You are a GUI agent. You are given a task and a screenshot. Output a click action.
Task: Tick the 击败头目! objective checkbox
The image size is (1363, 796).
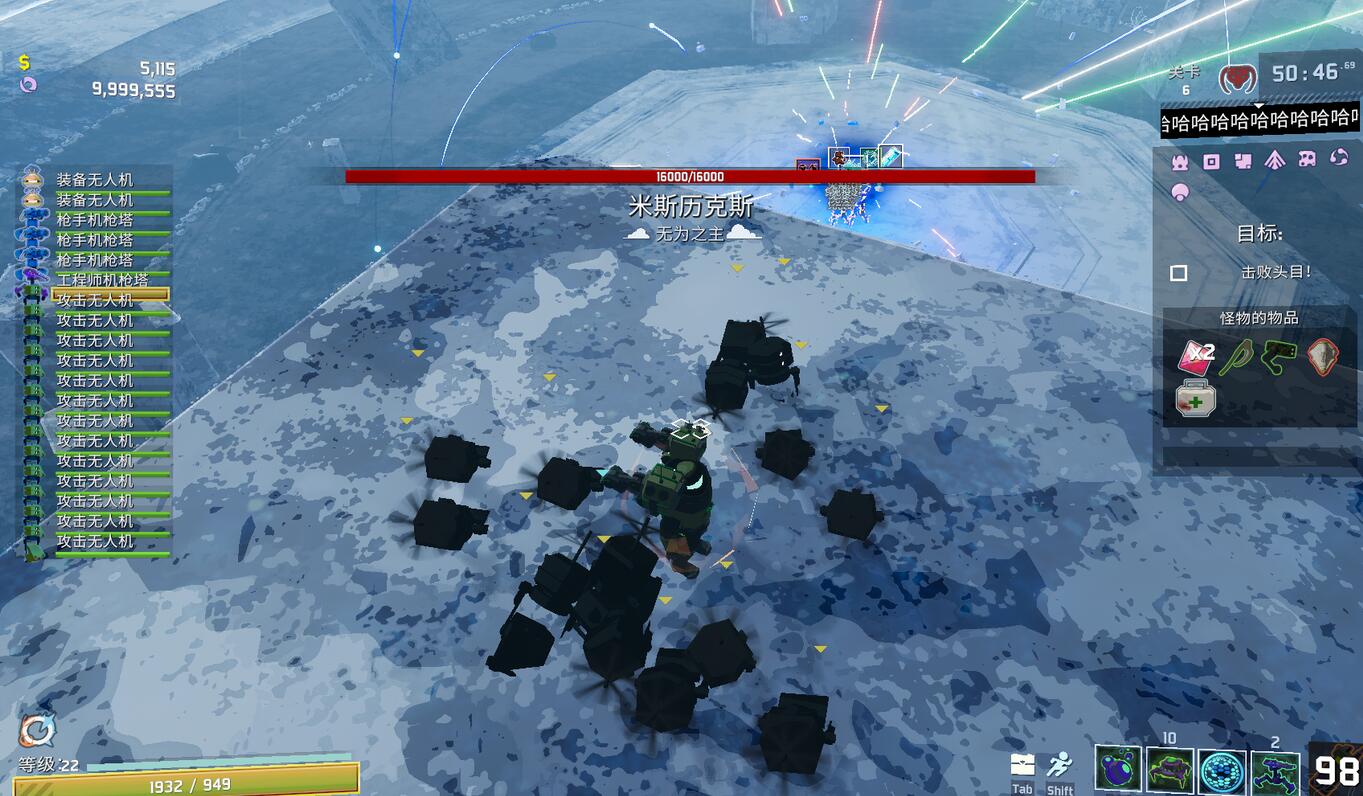[x=1179, y=273]
